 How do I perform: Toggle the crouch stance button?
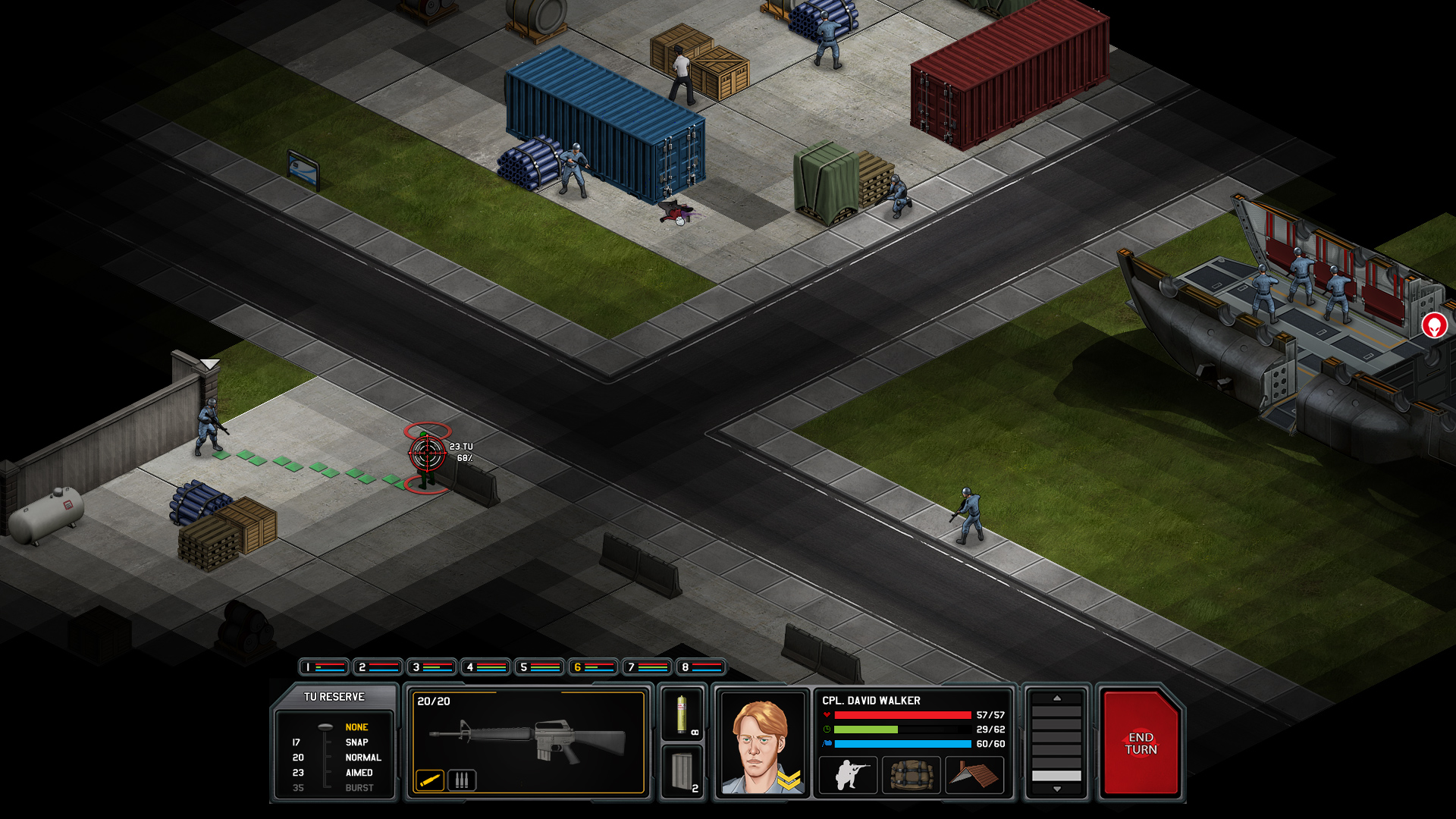[849, 776]
